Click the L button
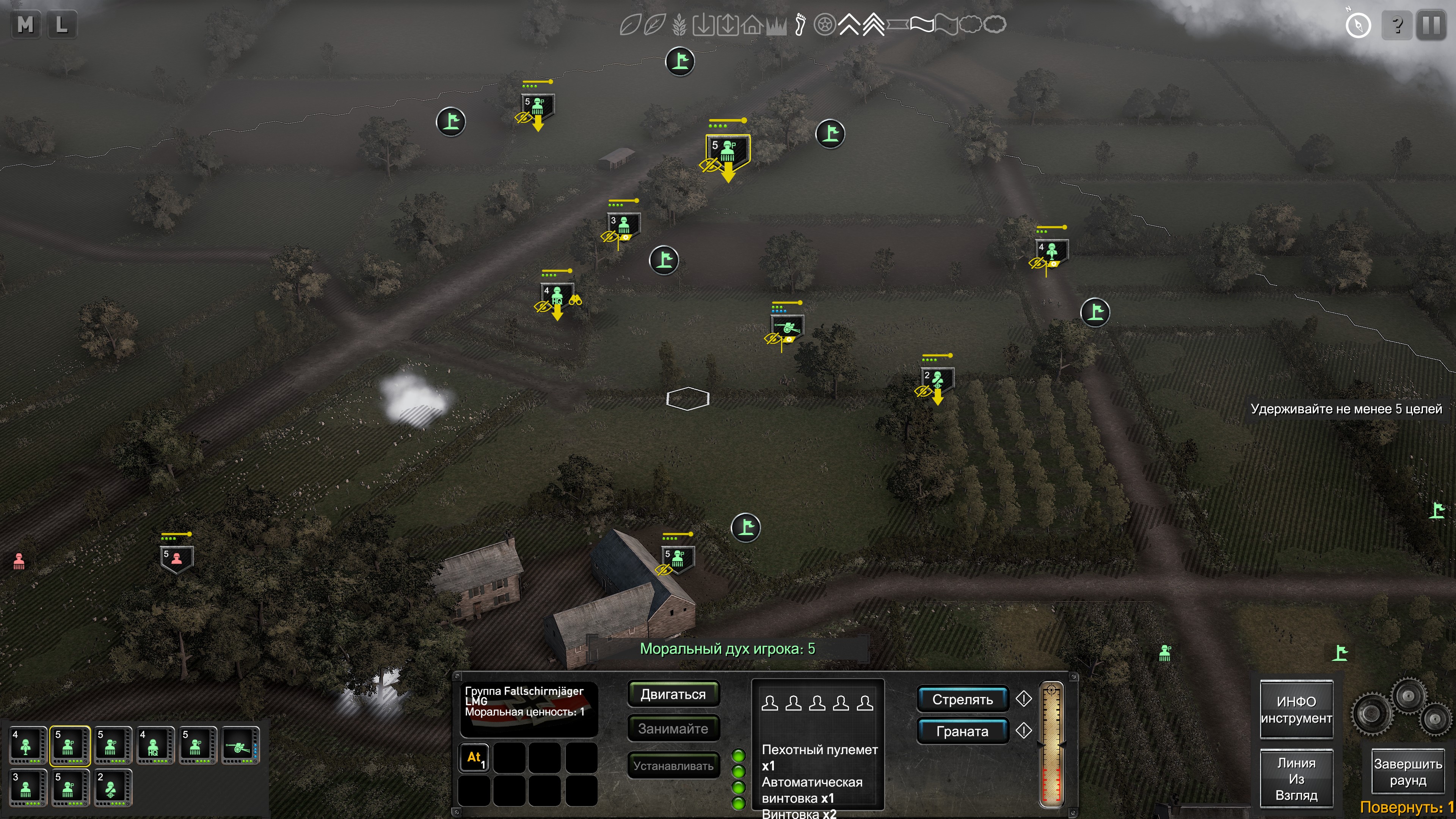The width and height of the screenshot is (1456, 819). [x=61, y=25]
